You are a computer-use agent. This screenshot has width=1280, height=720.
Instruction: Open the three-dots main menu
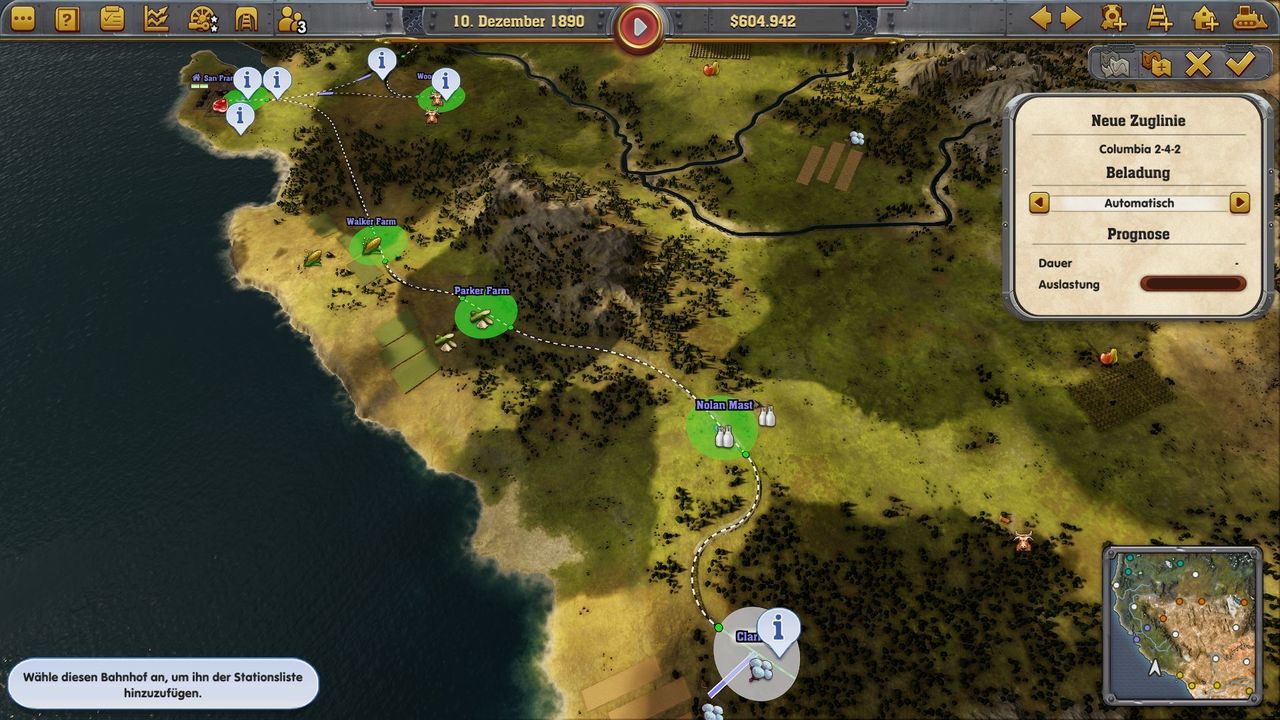pos(22,18)
